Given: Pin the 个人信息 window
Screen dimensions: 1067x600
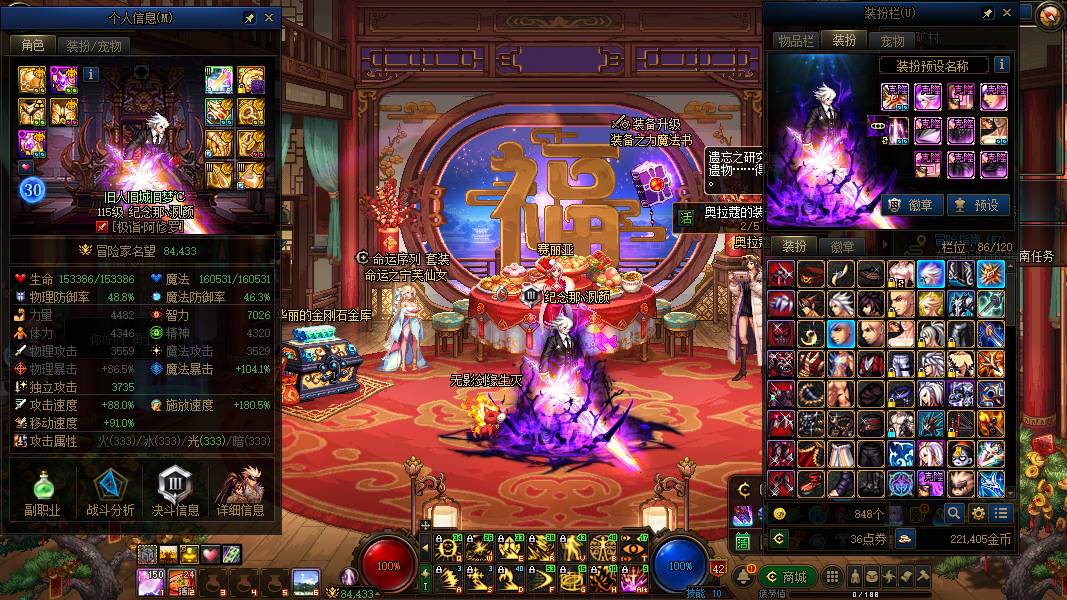Looking at the screenshot, I should tap(249, 18).
